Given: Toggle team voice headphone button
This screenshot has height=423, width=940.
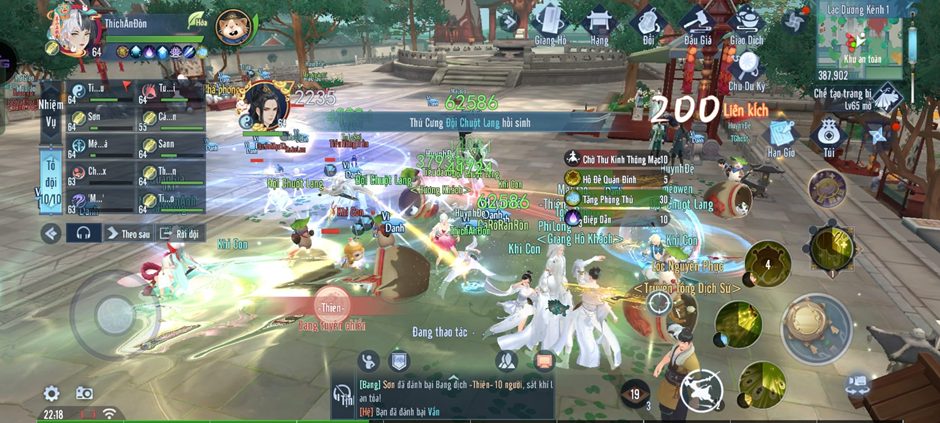Looking at the screenshot, I should [84, 233].
